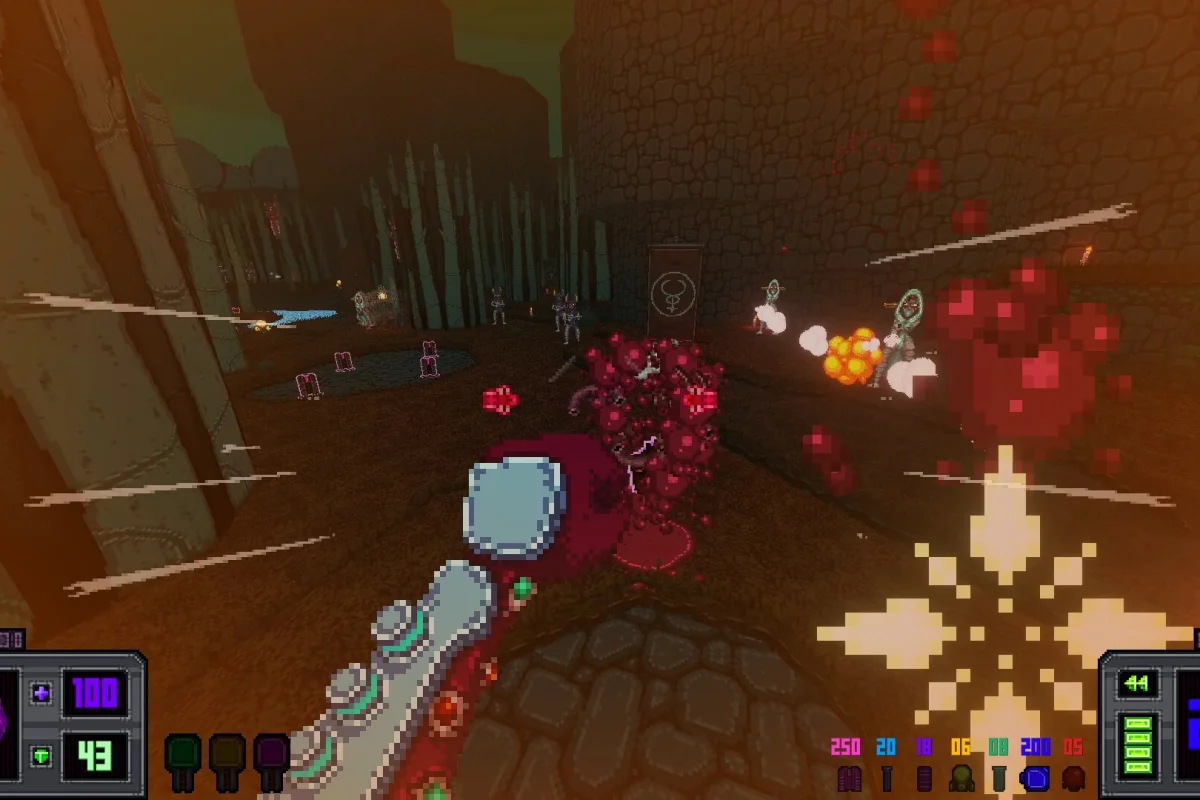Screen dimensions: 1200x800
Task: Pick the dark red orb ammo icon
Action: tap(1073, 779)
